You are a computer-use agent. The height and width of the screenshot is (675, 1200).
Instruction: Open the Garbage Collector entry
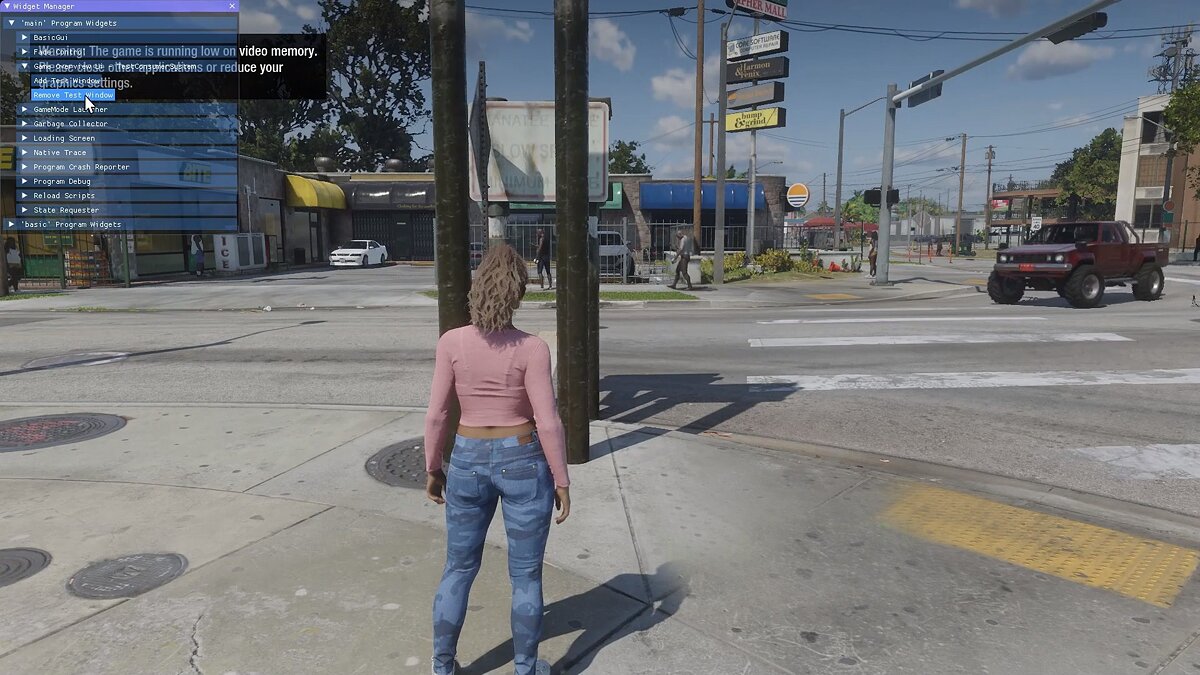tap(70, 124)
